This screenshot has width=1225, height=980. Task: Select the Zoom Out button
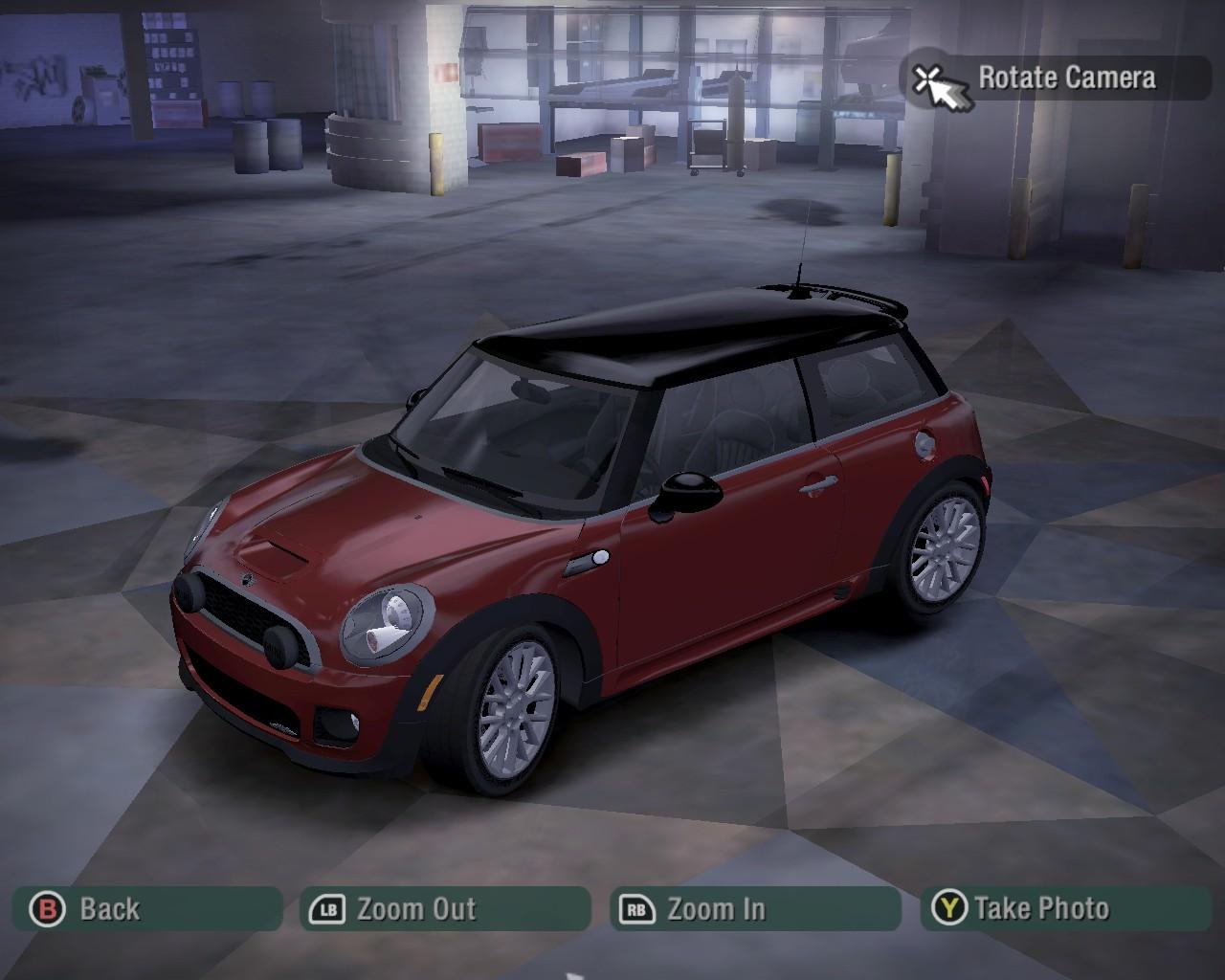[x=445, y=909]
